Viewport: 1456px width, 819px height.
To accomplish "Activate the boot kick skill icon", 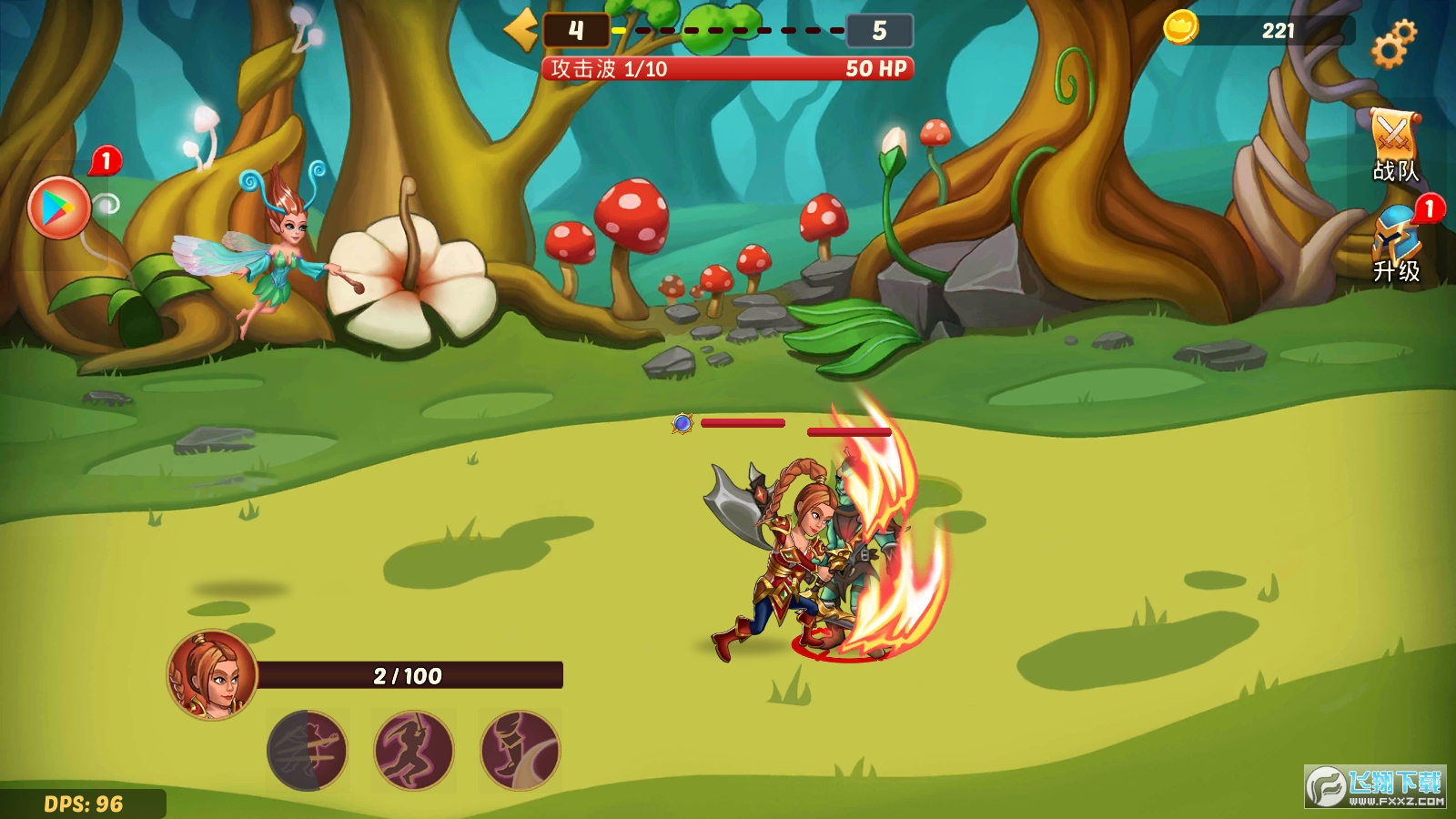I will pos(520,750).
